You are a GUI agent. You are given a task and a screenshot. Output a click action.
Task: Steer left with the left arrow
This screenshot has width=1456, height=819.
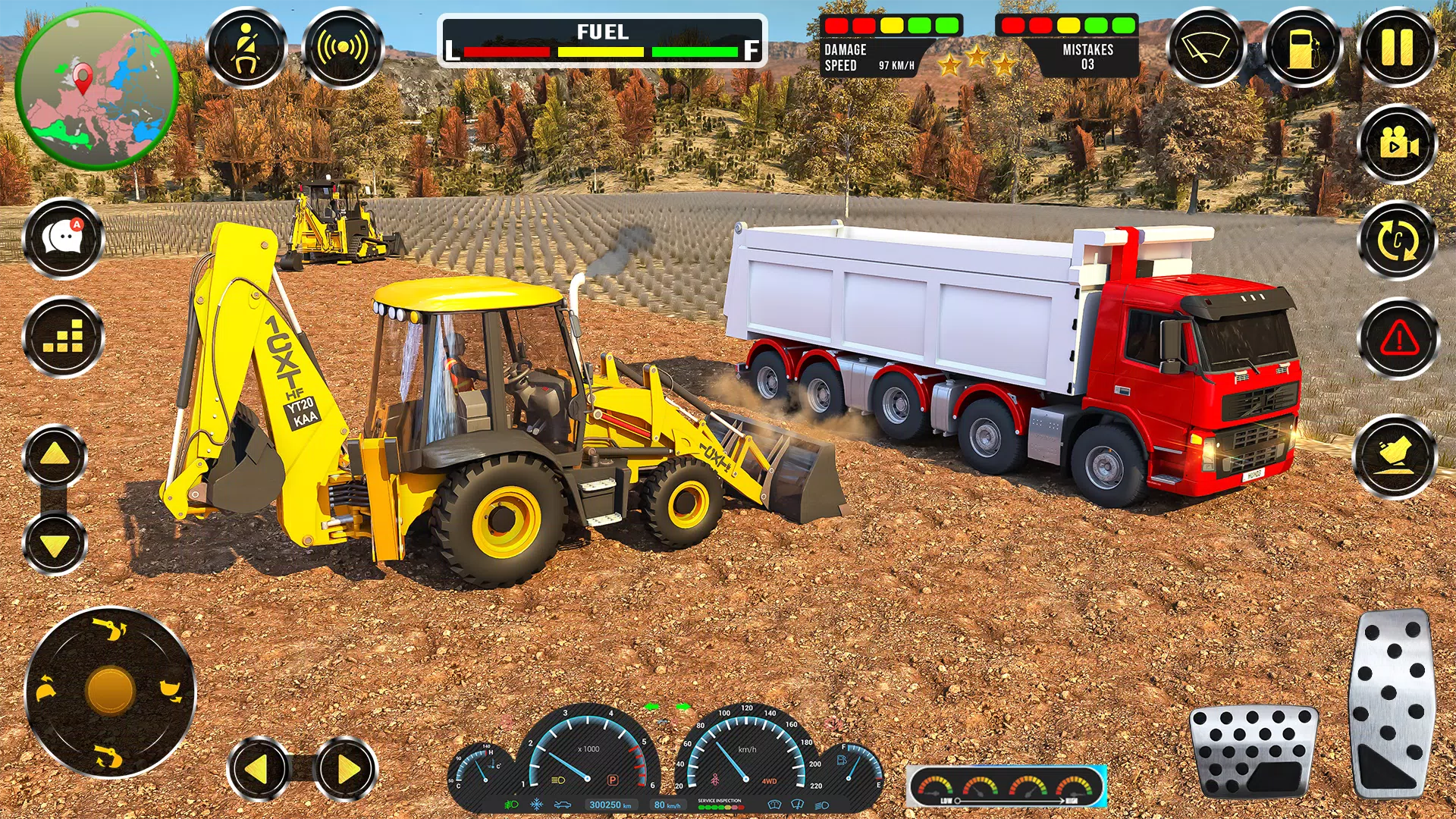coord(258,769)
